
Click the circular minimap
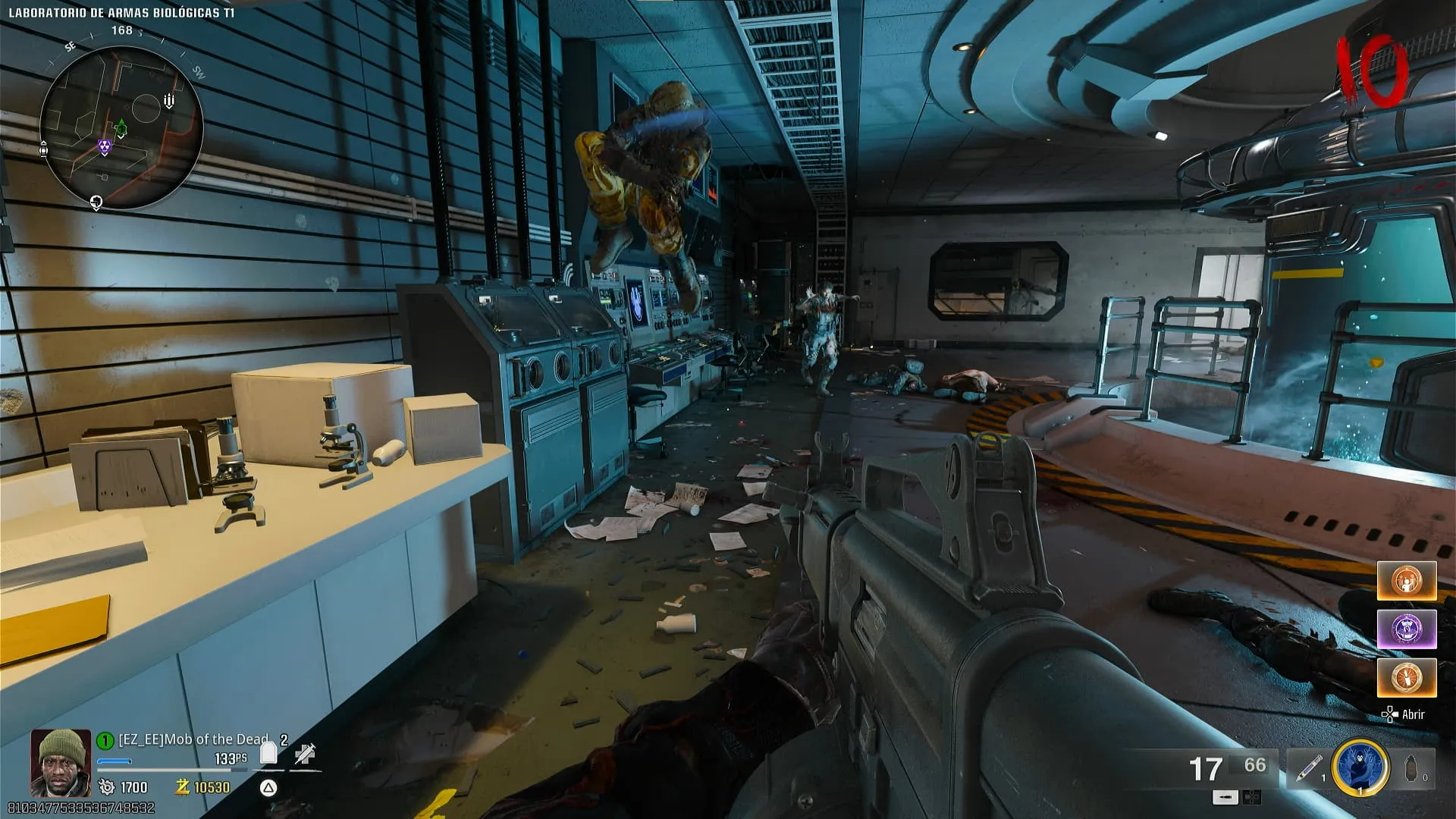pos(121,127)
